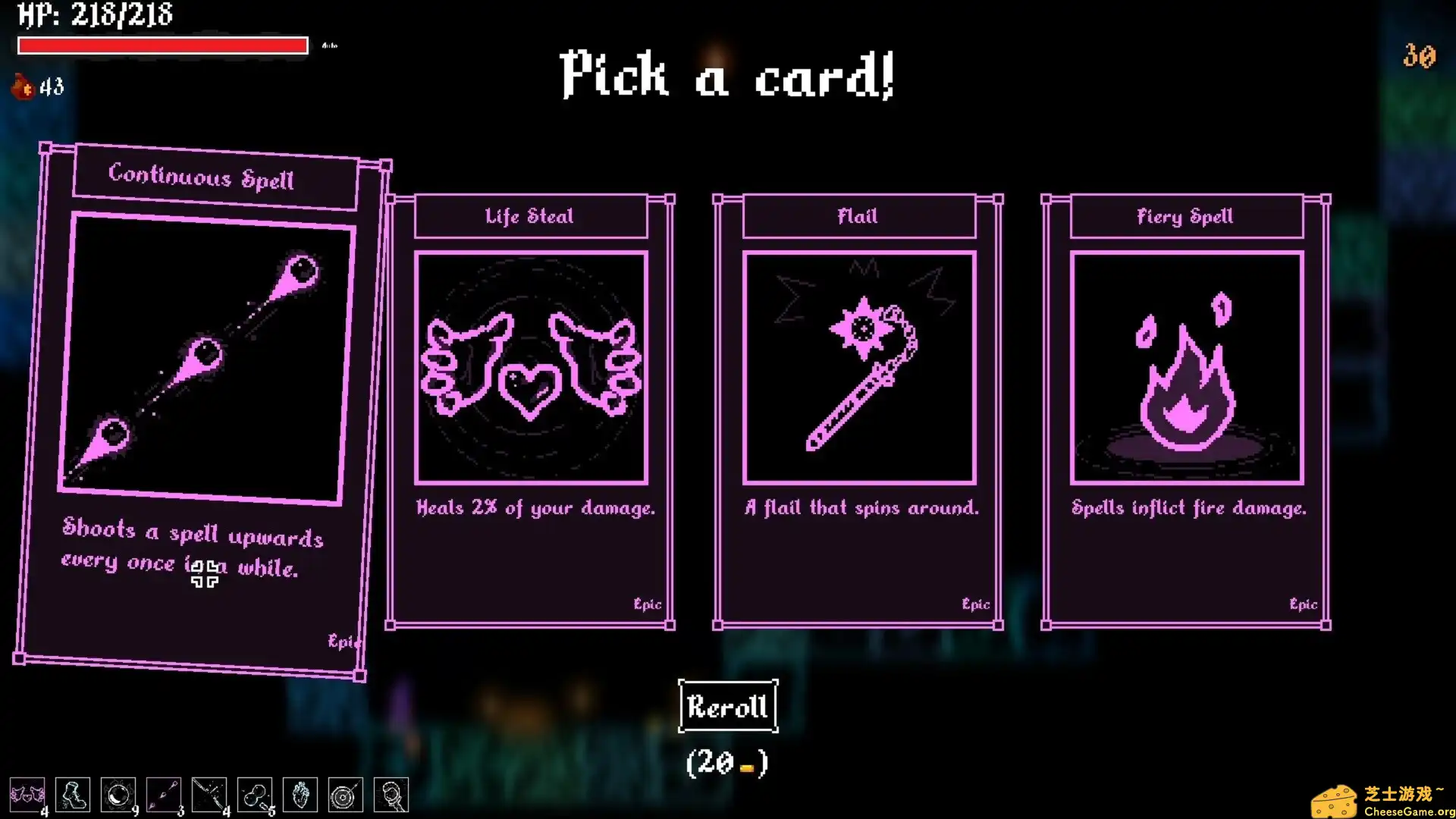Click the snail icon in the last inventory slot
Screen dimensions: 1456x819
tap(392, 795)
